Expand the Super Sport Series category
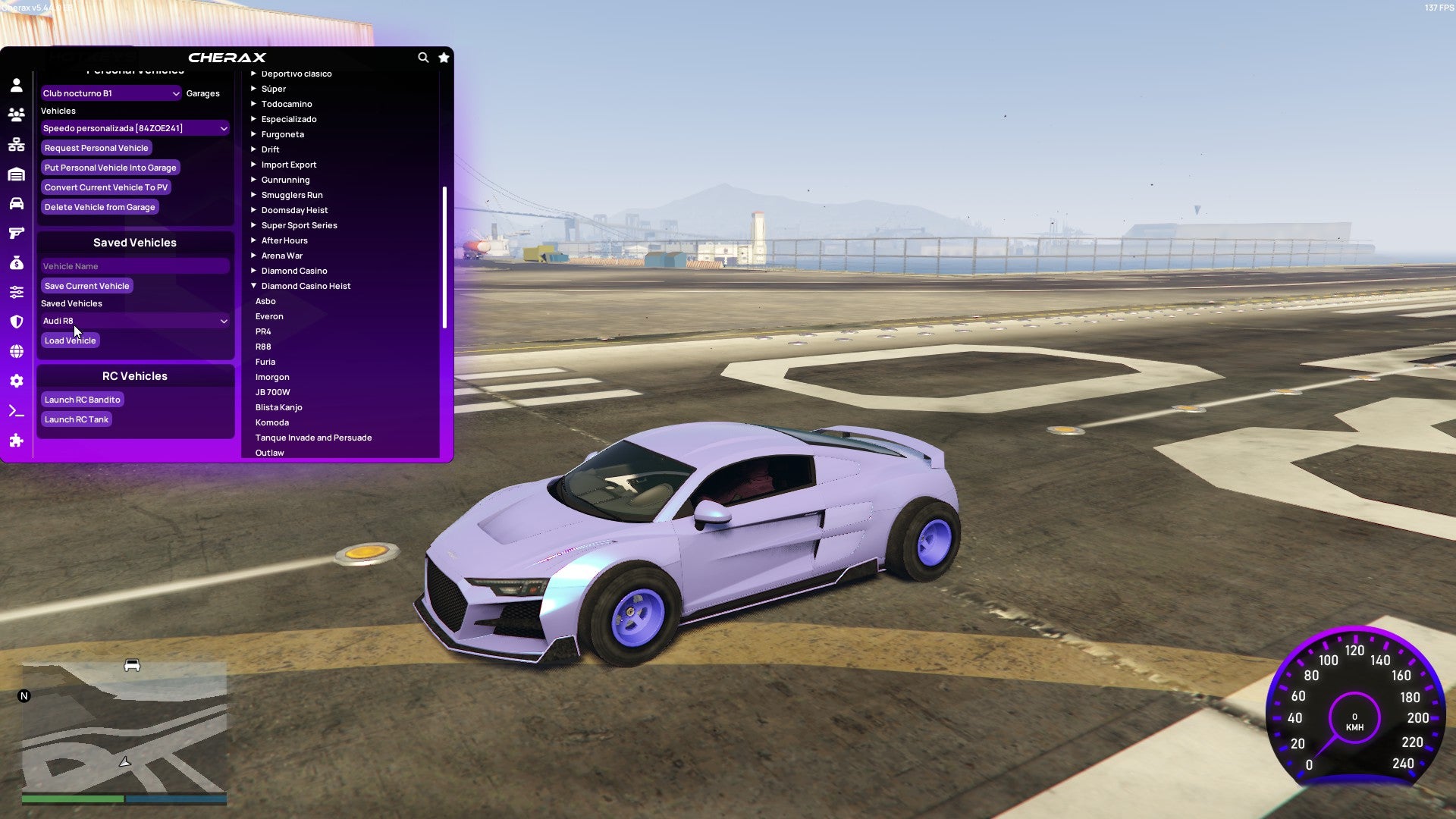Screen dimensions: 1456x819 [298, 225]
